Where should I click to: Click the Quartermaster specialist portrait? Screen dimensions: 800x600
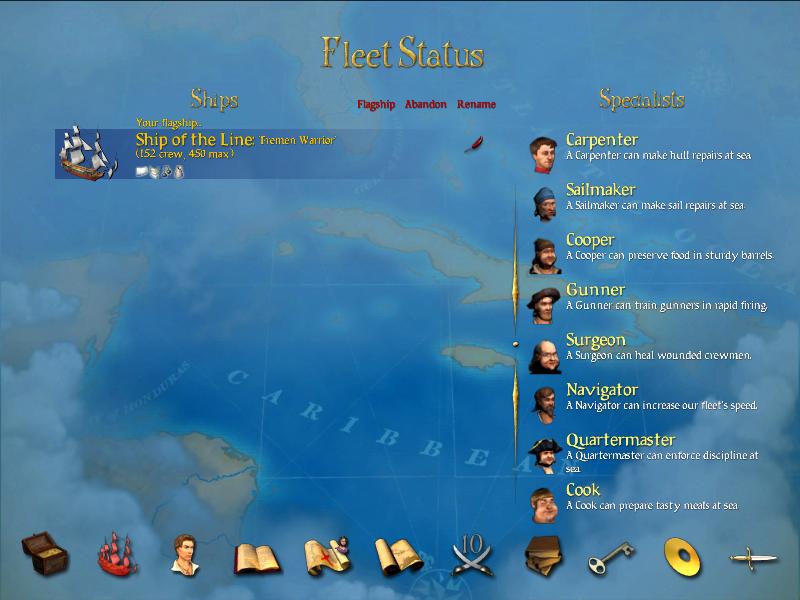point(544,454)
